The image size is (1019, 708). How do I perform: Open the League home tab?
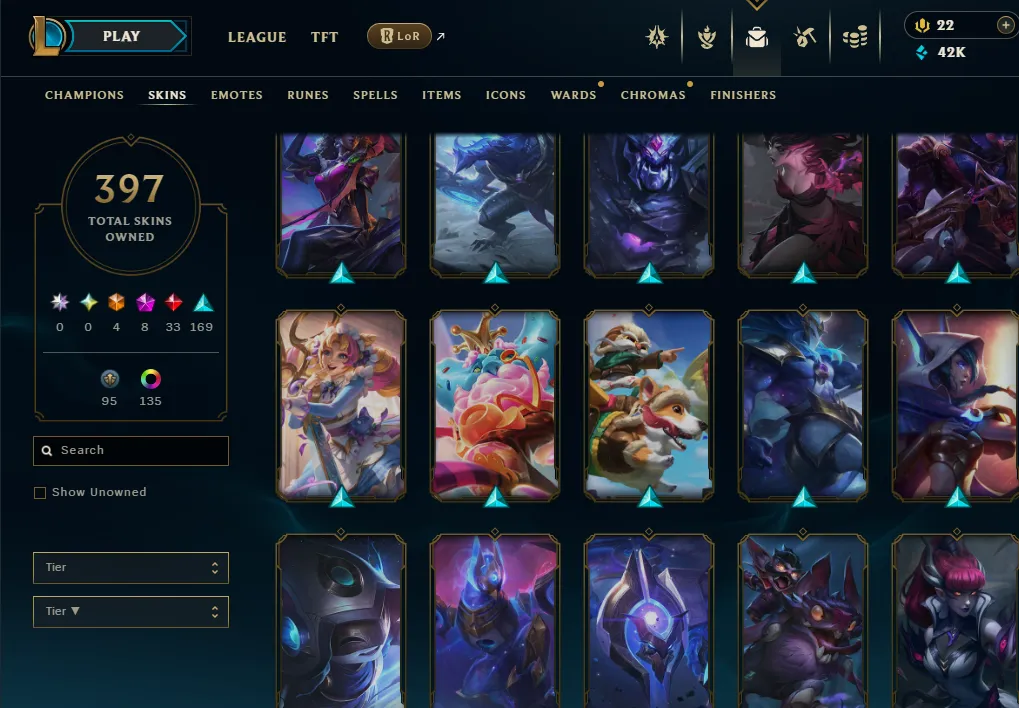(257, 37)
